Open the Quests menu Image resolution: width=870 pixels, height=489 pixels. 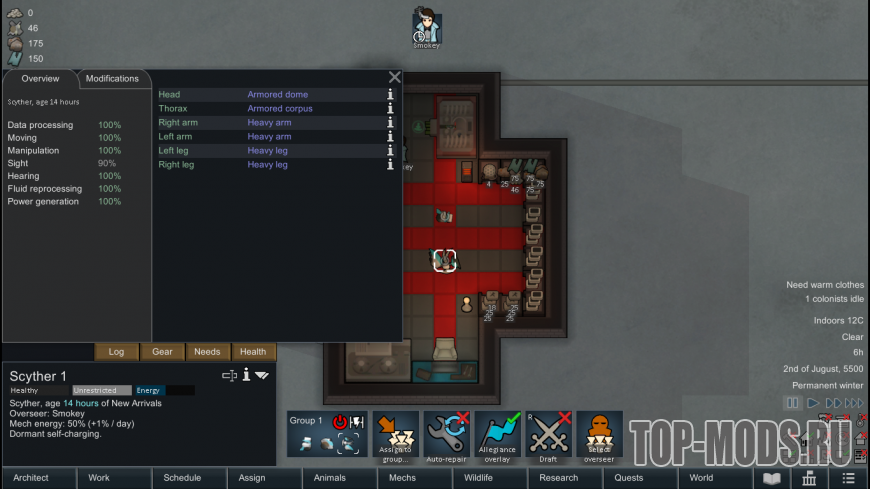[x=629, y=478]
